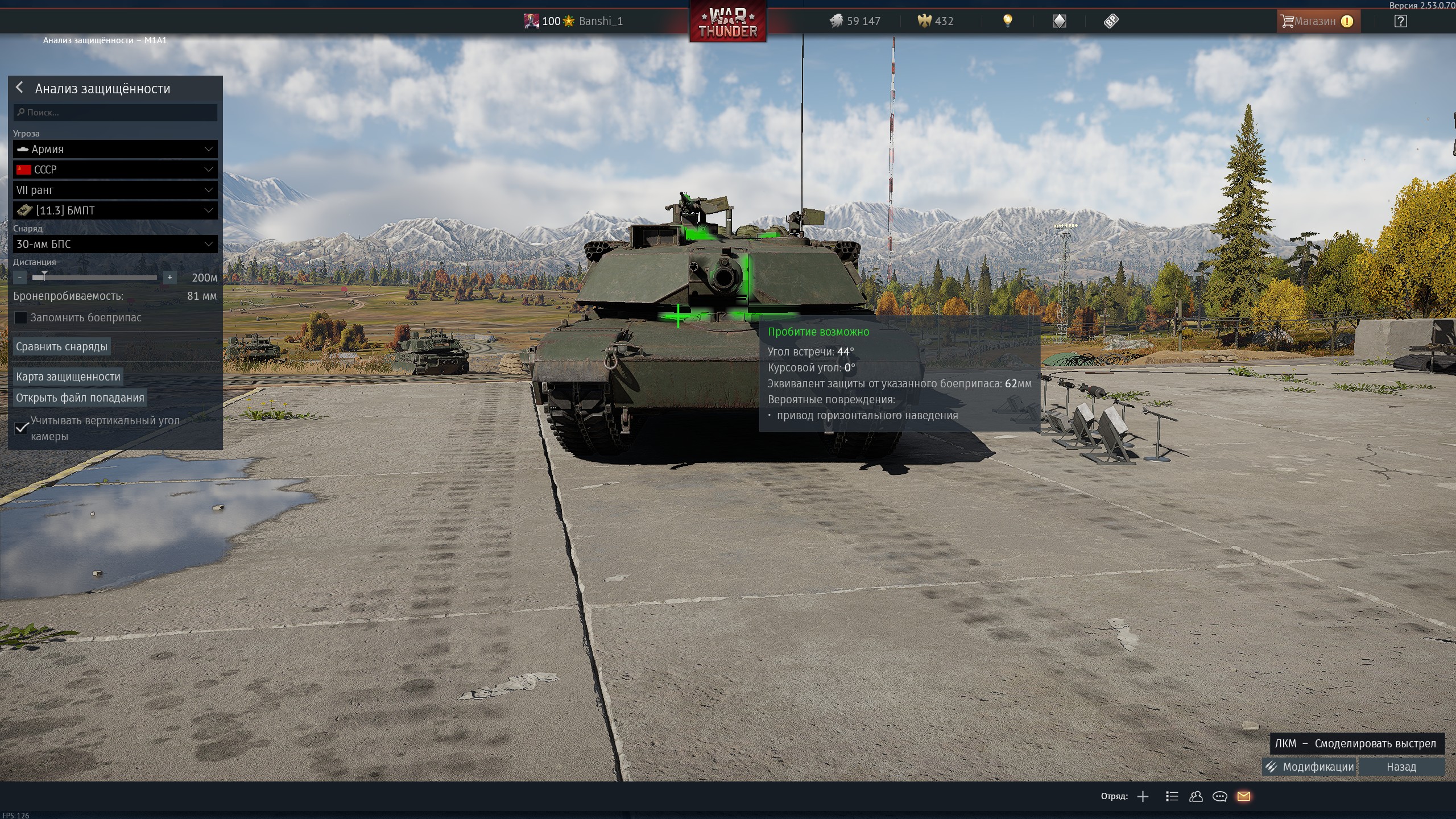Click the Сравнить снаряды button
Screen dimensions: 1456x819
(x=61, y=346)
